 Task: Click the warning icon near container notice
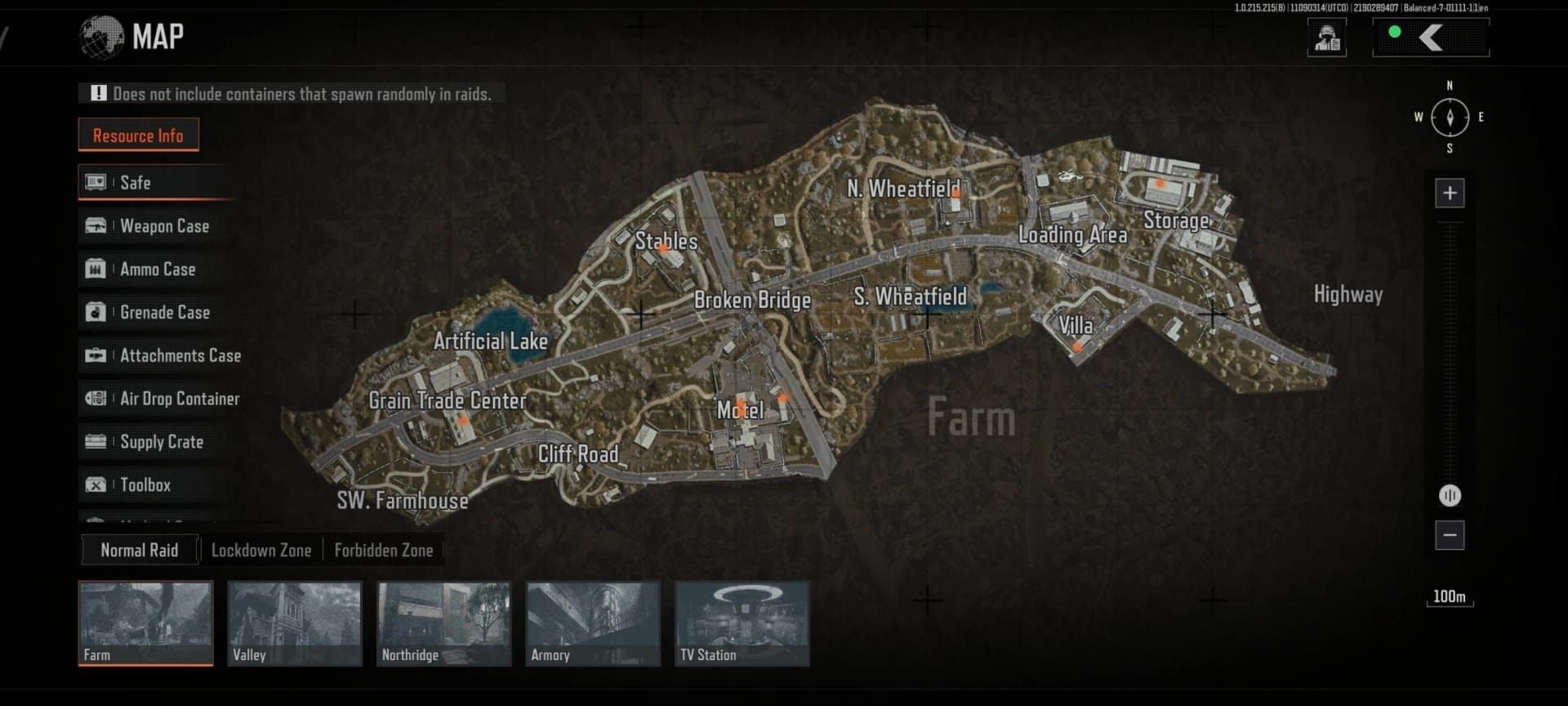tap(98, 93)
